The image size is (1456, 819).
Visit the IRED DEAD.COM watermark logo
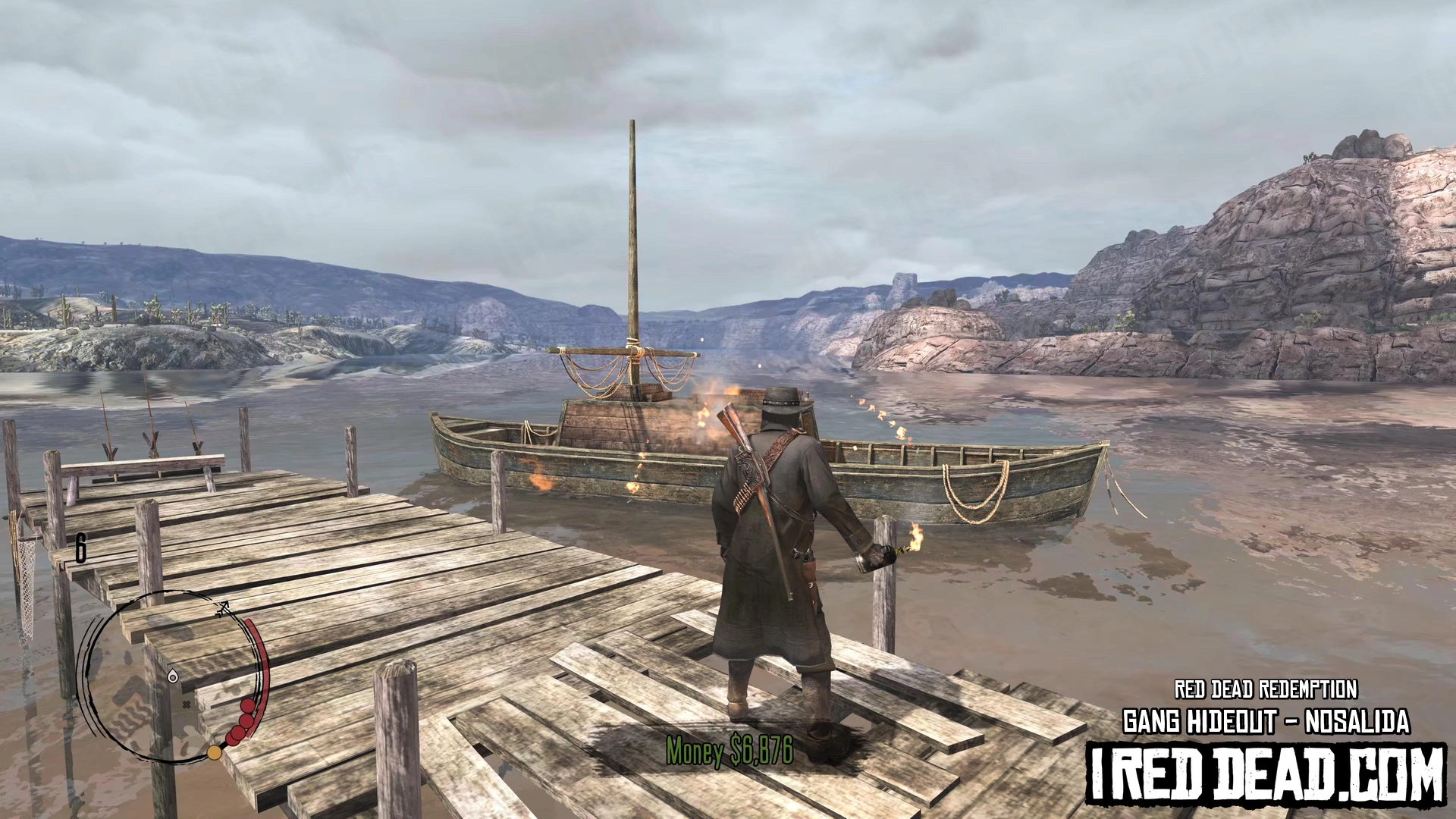coord(1266,773)
